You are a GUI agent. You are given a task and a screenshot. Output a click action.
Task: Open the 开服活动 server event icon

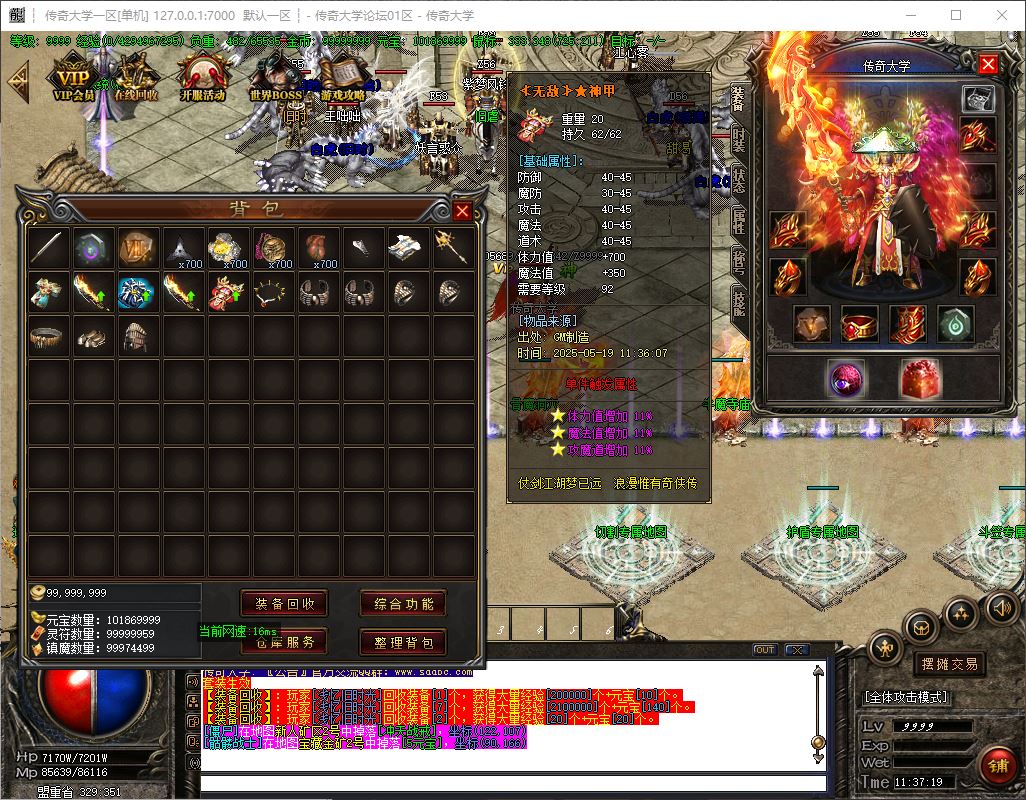(x=202, y=80)
